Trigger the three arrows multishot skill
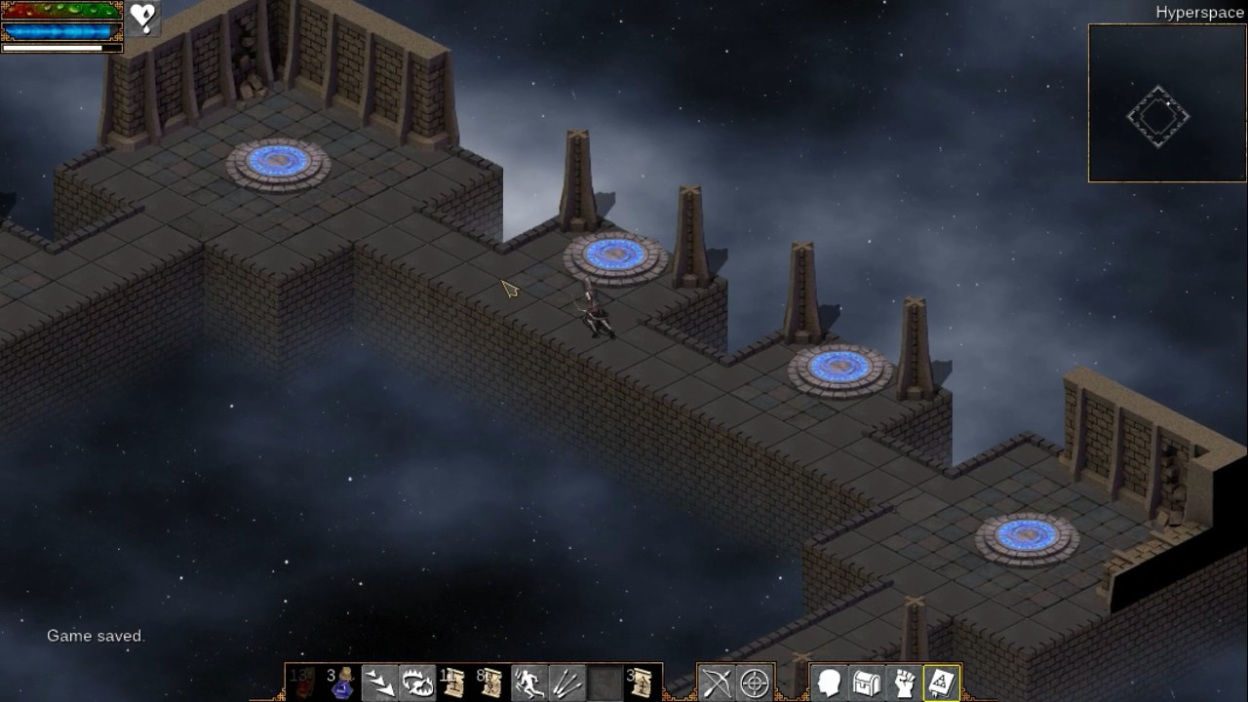 (x=566, y=683)
